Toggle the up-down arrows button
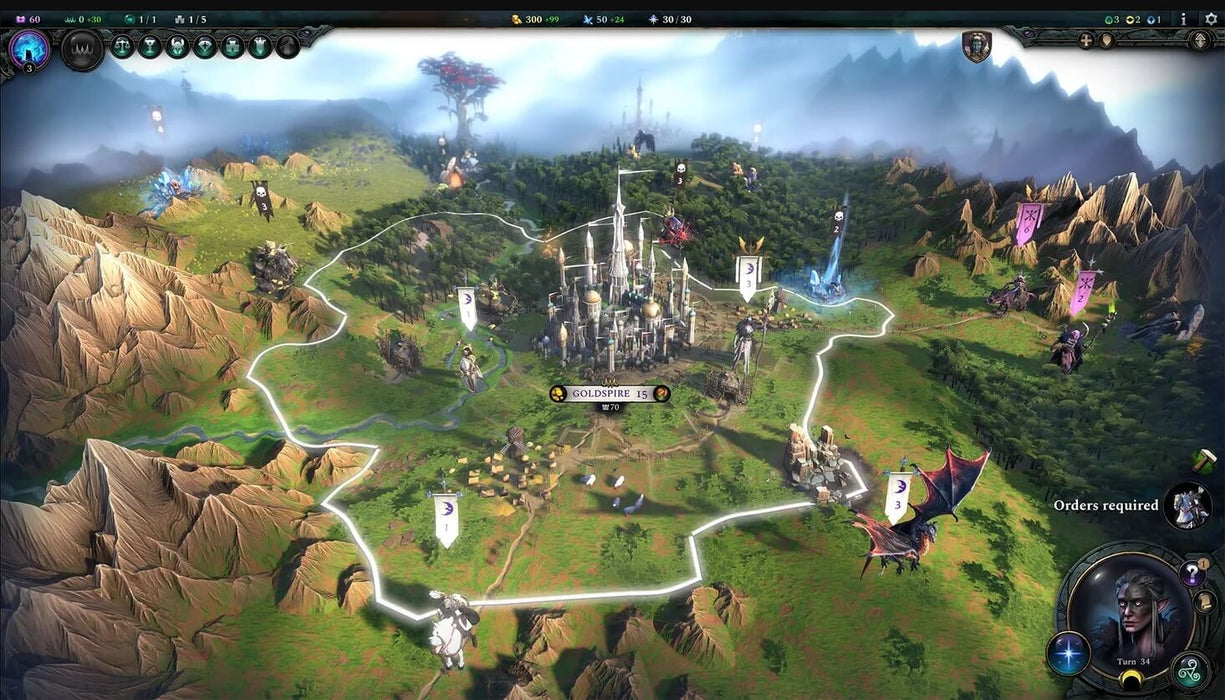This screenshot has width=1225, height=700. tap(1201, 41)
